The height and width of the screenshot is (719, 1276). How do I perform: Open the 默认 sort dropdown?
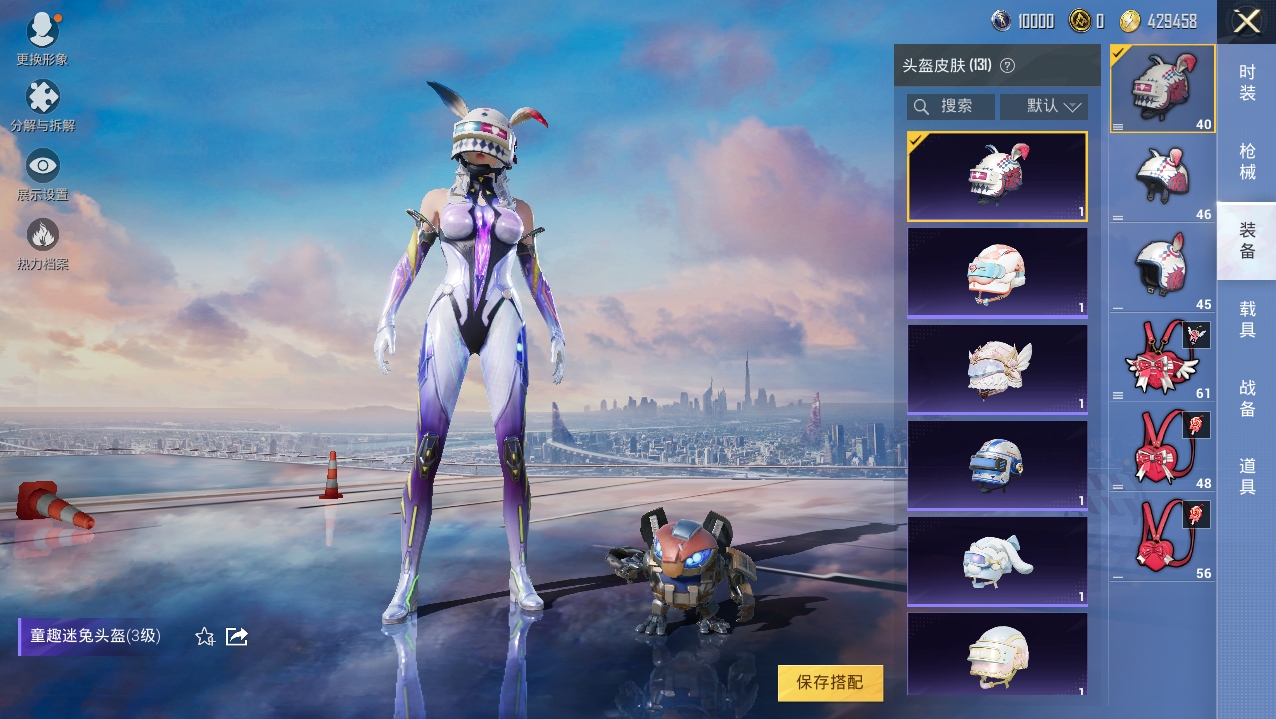point(1043,106)
